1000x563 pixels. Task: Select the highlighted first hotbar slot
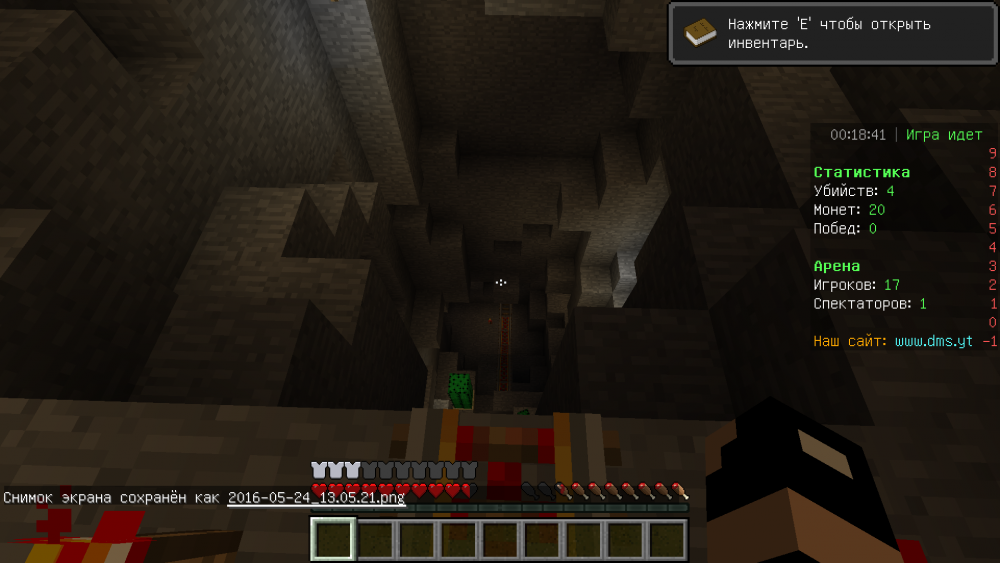332,540
